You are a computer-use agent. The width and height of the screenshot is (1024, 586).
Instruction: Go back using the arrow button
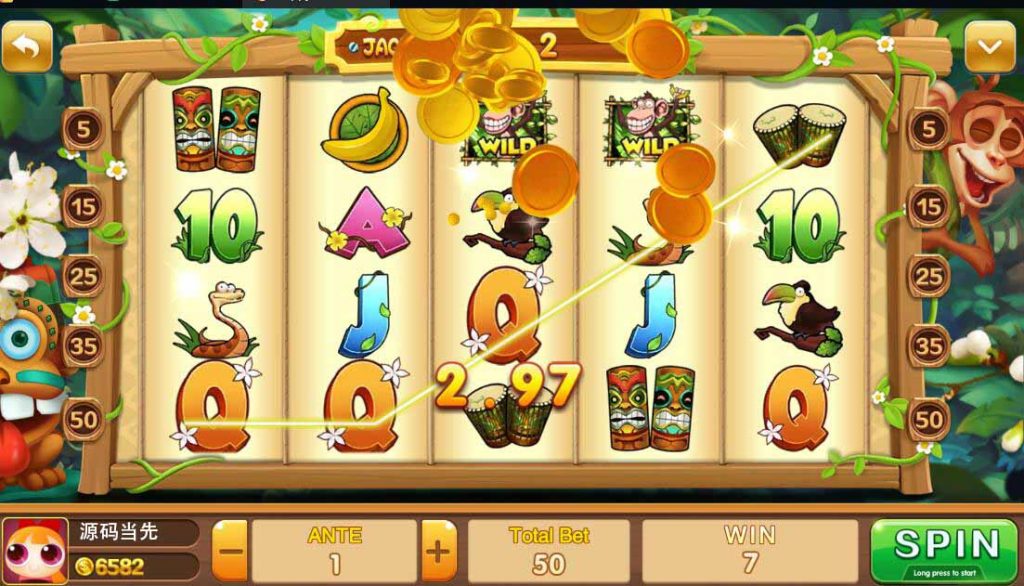[27, 47]
